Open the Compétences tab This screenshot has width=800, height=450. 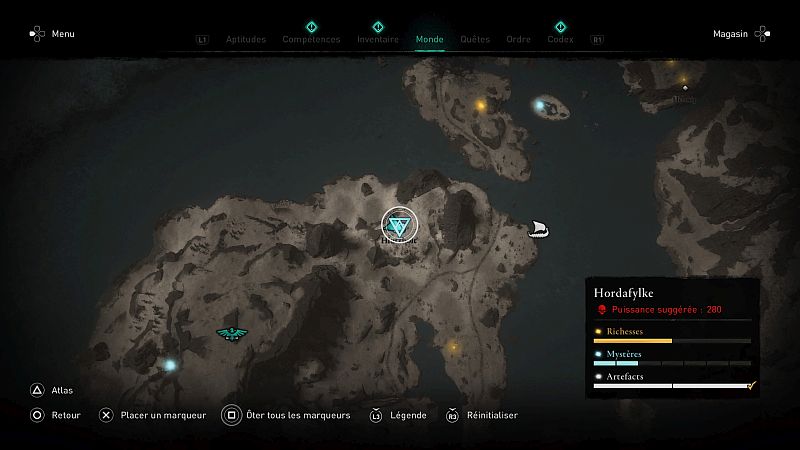(x=311, y=40)
